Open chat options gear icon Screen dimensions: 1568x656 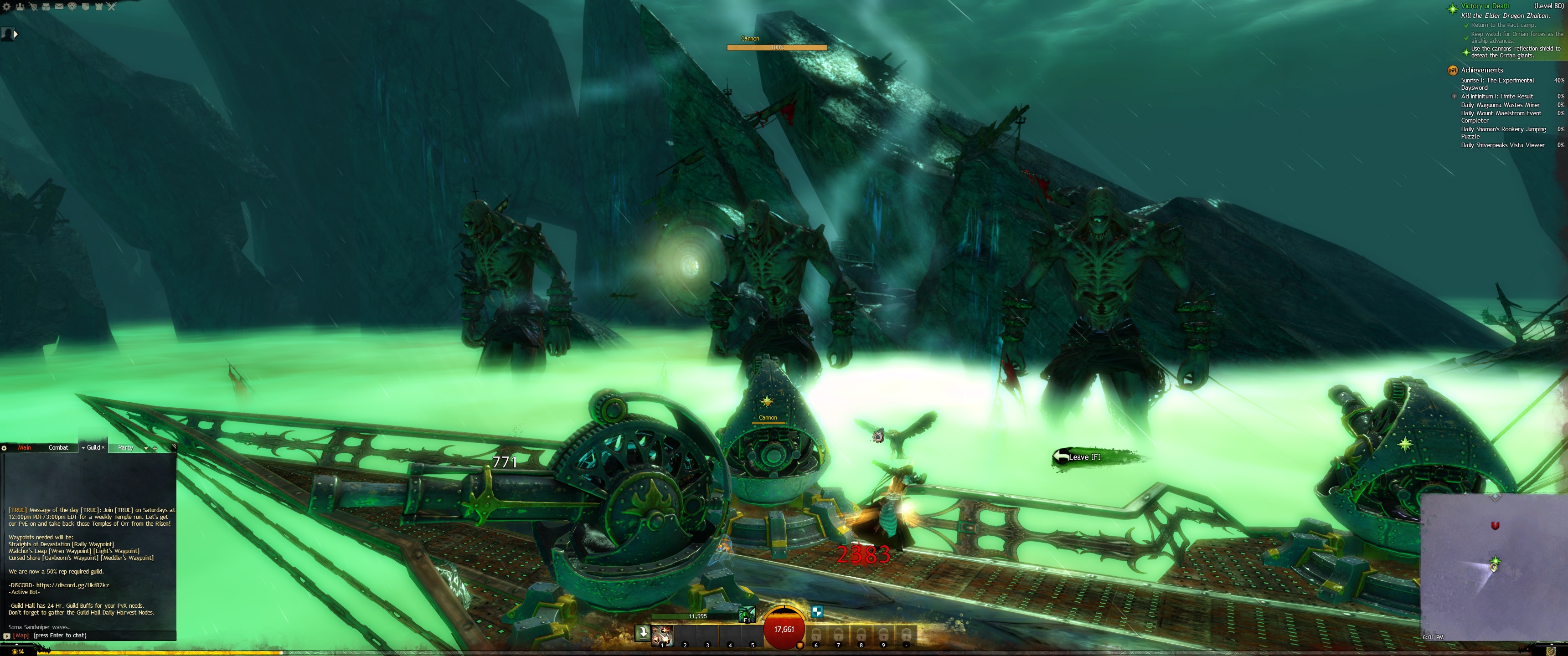pyautogui.click(x=4, y=448)
